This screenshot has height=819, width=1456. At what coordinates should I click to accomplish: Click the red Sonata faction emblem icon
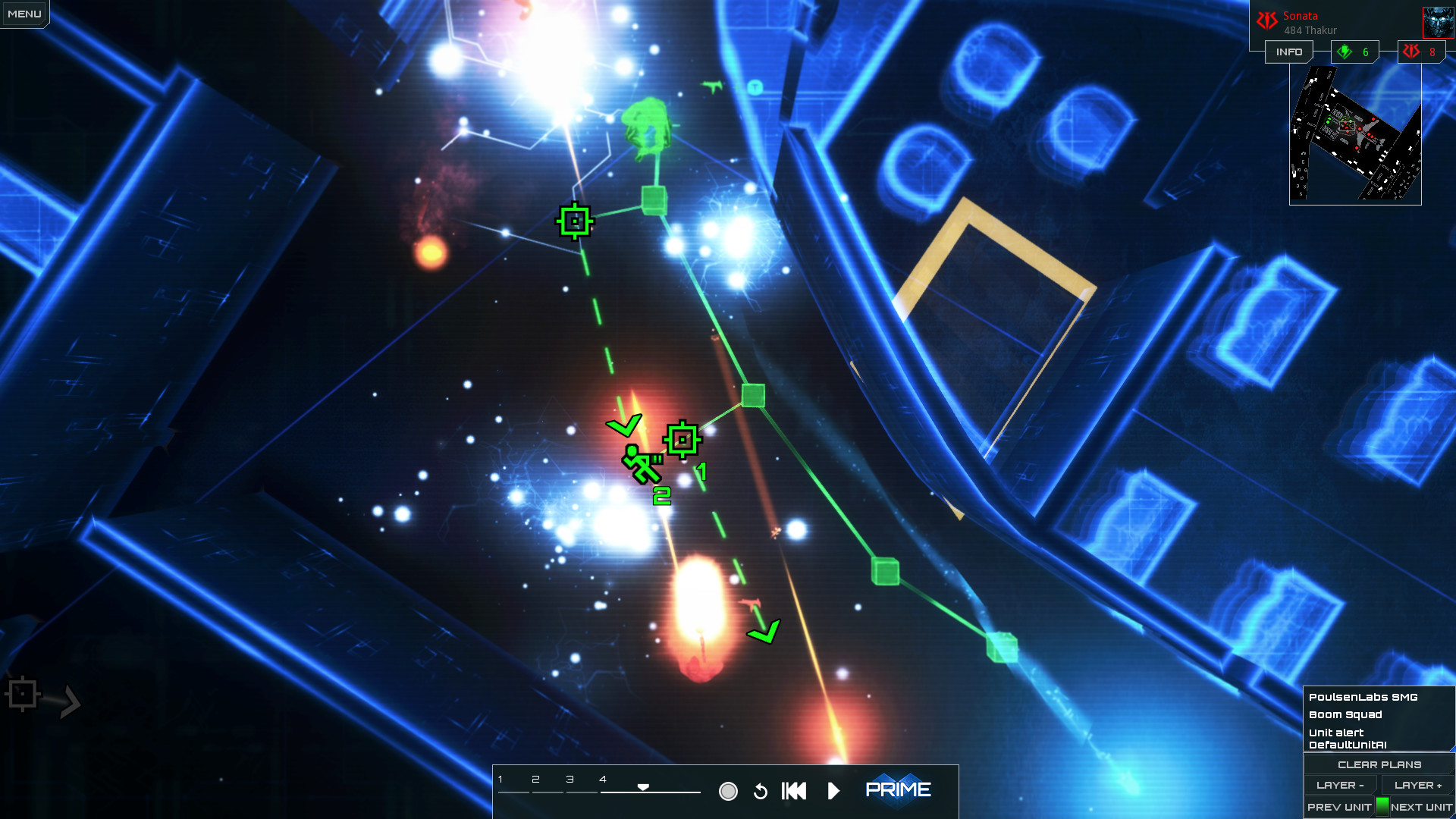[x=1266, y=20]
